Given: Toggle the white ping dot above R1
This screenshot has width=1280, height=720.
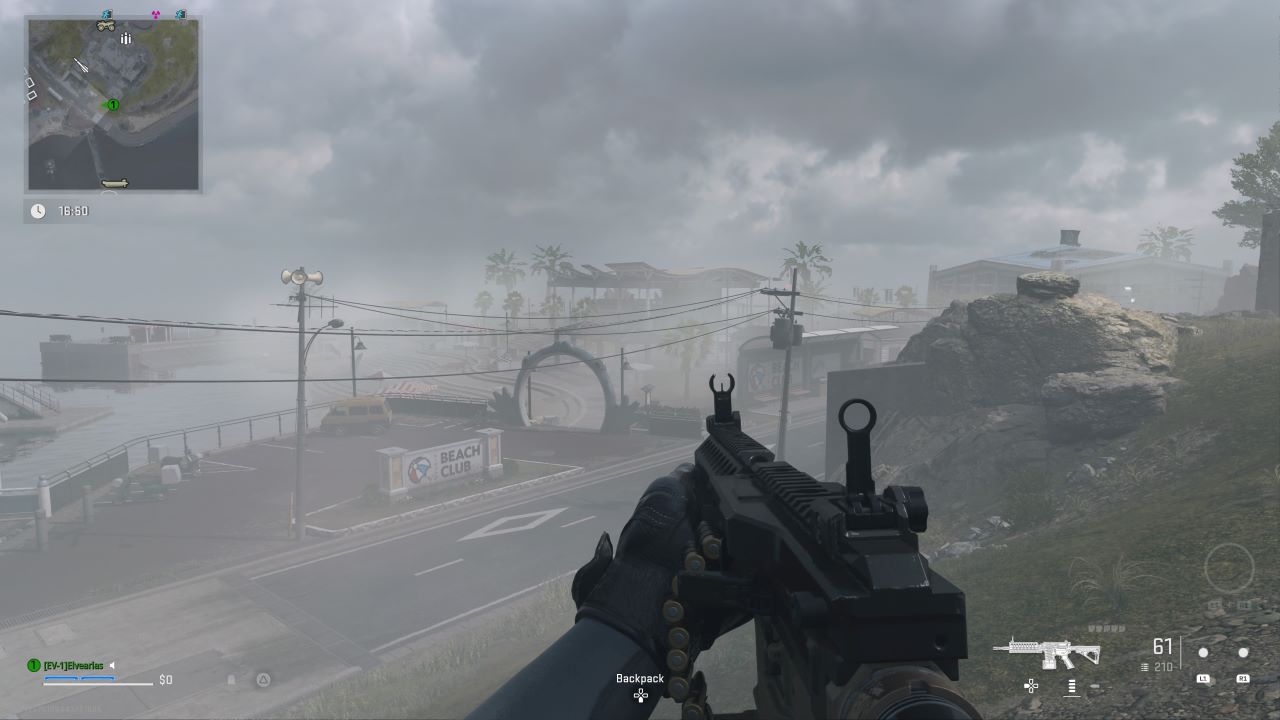Looking at the screenshot, I should click(x=1243, y=652).
